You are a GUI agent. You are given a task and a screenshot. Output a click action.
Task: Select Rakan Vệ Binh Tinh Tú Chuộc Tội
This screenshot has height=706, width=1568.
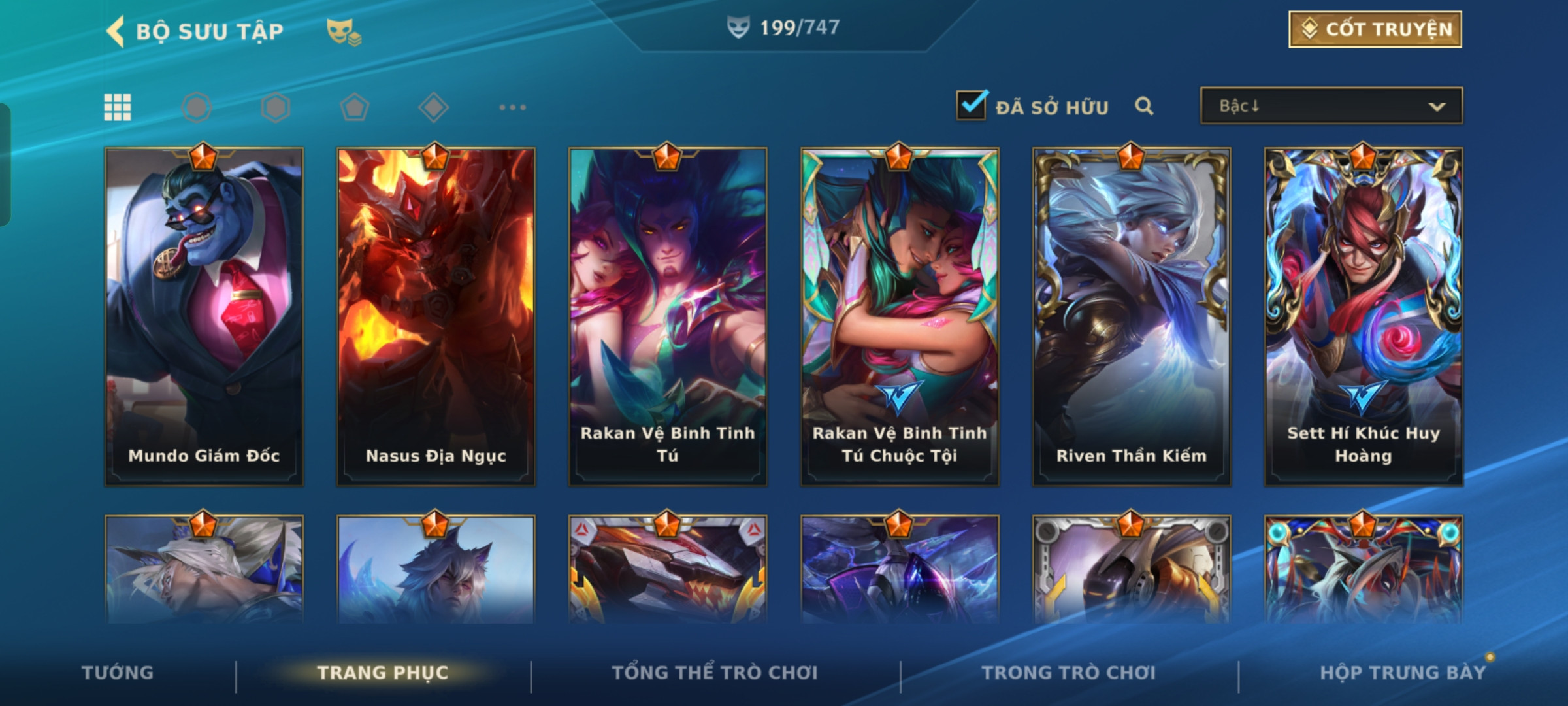pos(900,317)
